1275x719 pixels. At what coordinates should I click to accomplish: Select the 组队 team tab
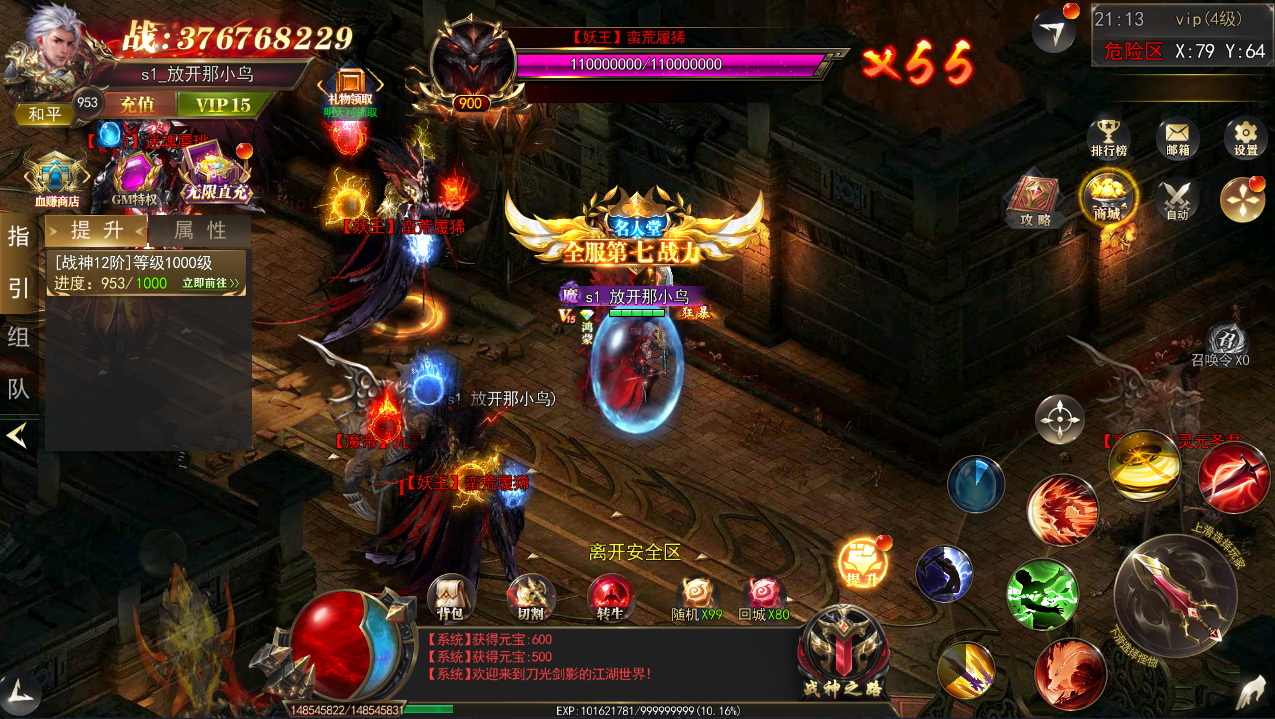click(18, 337)
